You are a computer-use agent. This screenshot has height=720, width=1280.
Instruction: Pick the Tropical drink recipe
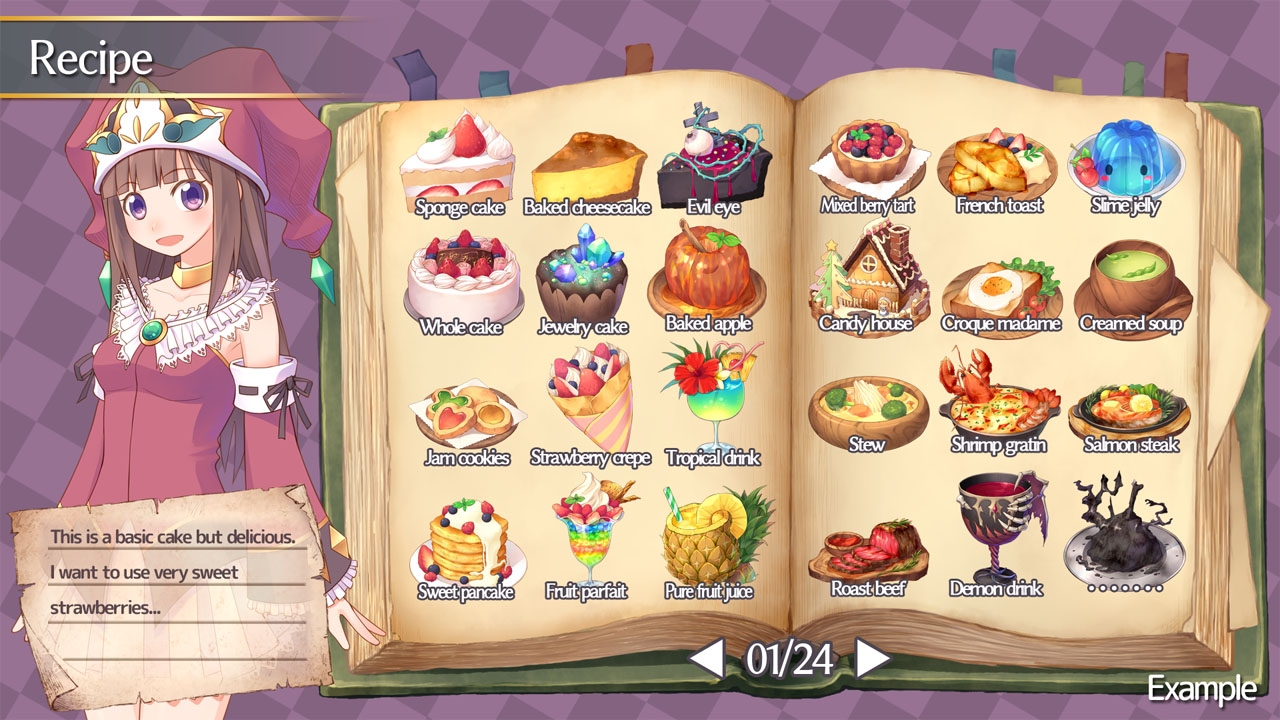point(712,400)
